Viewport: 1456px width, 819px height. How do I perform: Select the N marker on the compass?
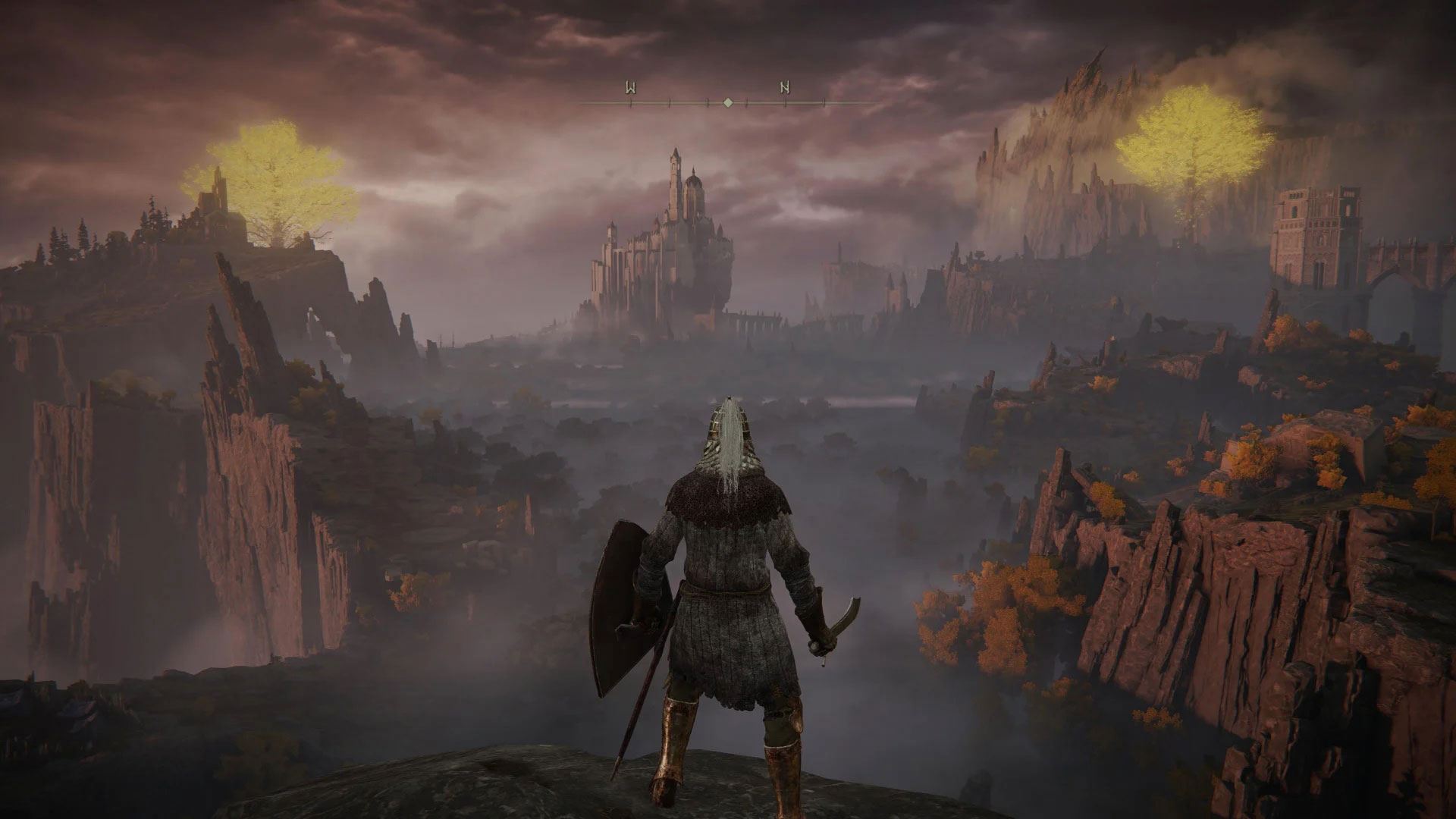pos(784,88)
